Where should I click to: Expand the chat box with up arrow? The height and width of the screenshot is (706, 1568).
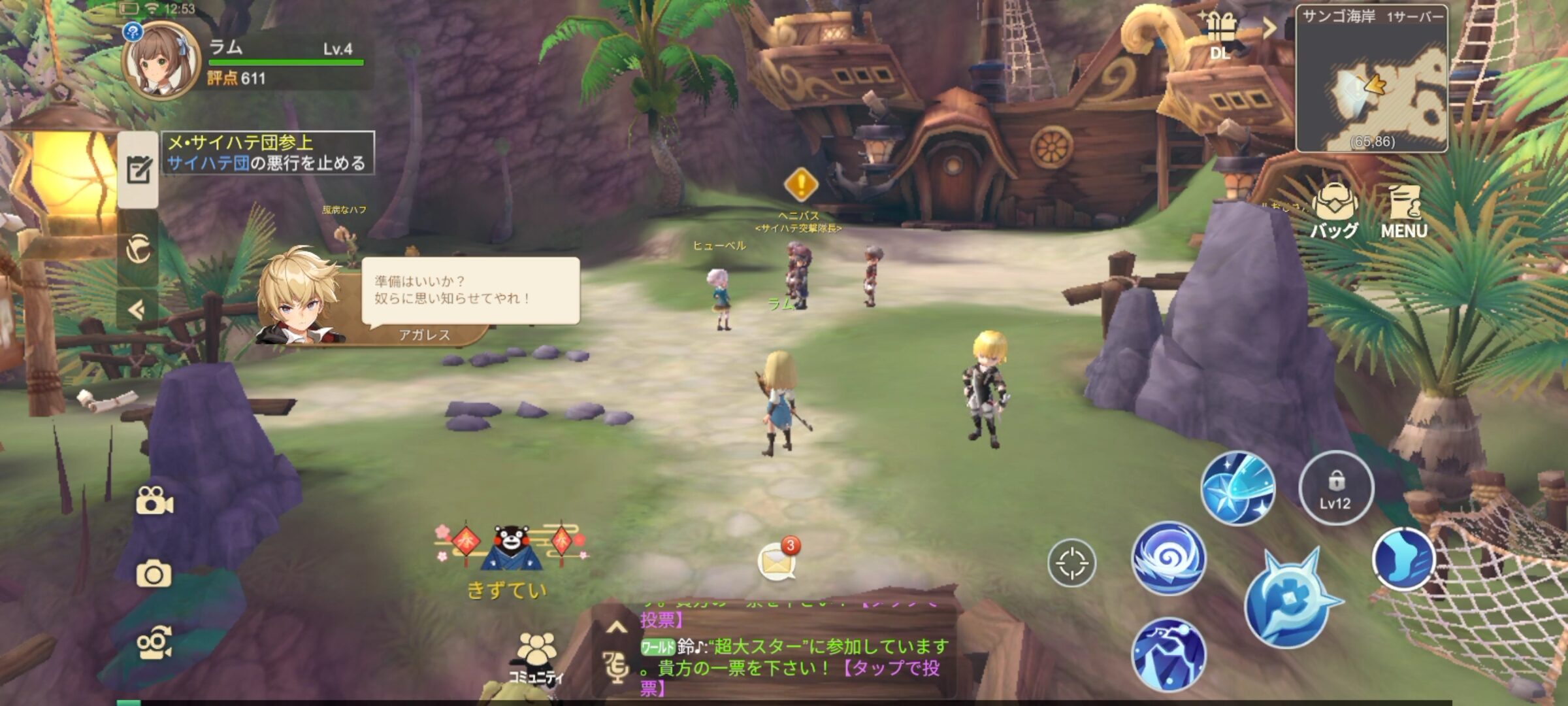click(x=616, y=628)
